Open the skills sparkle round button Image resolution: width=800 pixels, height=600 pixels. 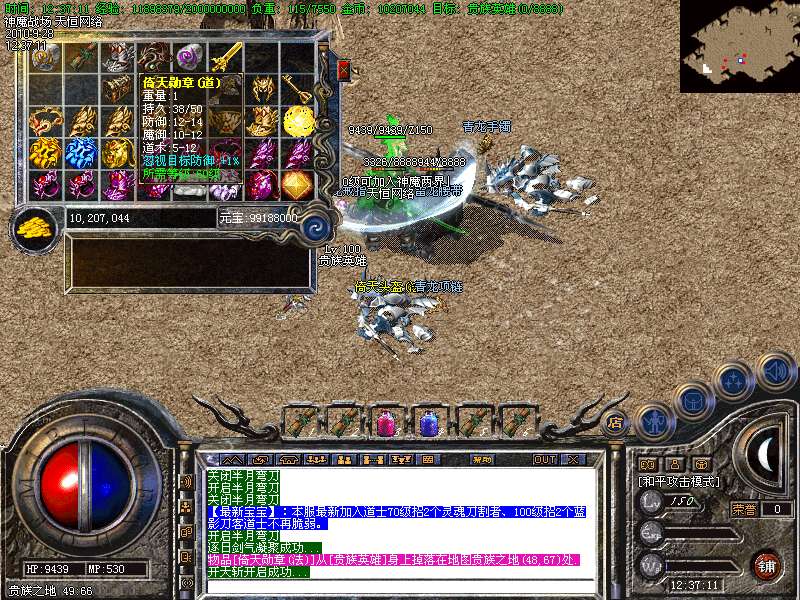[734, 381]
